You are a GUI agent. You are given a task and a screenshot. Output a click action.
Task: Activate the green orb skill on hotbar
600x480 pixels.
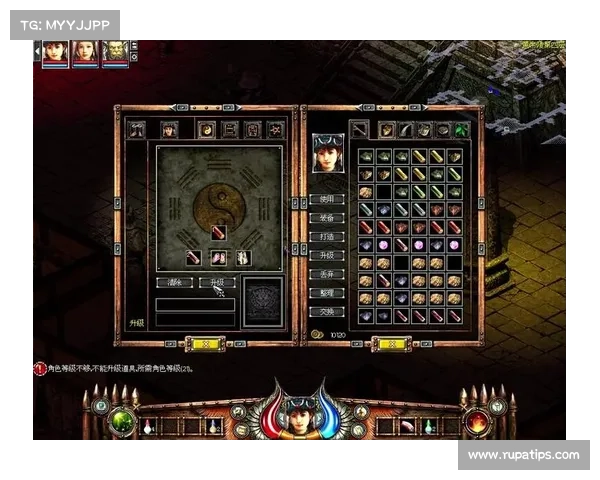tap(122, 422)
